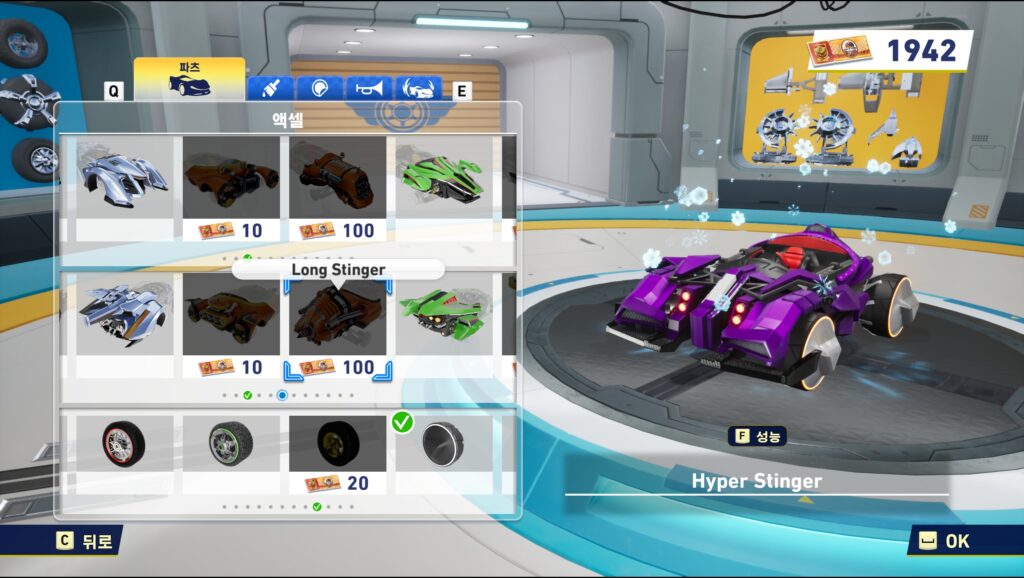Select the brown rear part costing 10
The image size is (1024, 578).
point(231,315)
